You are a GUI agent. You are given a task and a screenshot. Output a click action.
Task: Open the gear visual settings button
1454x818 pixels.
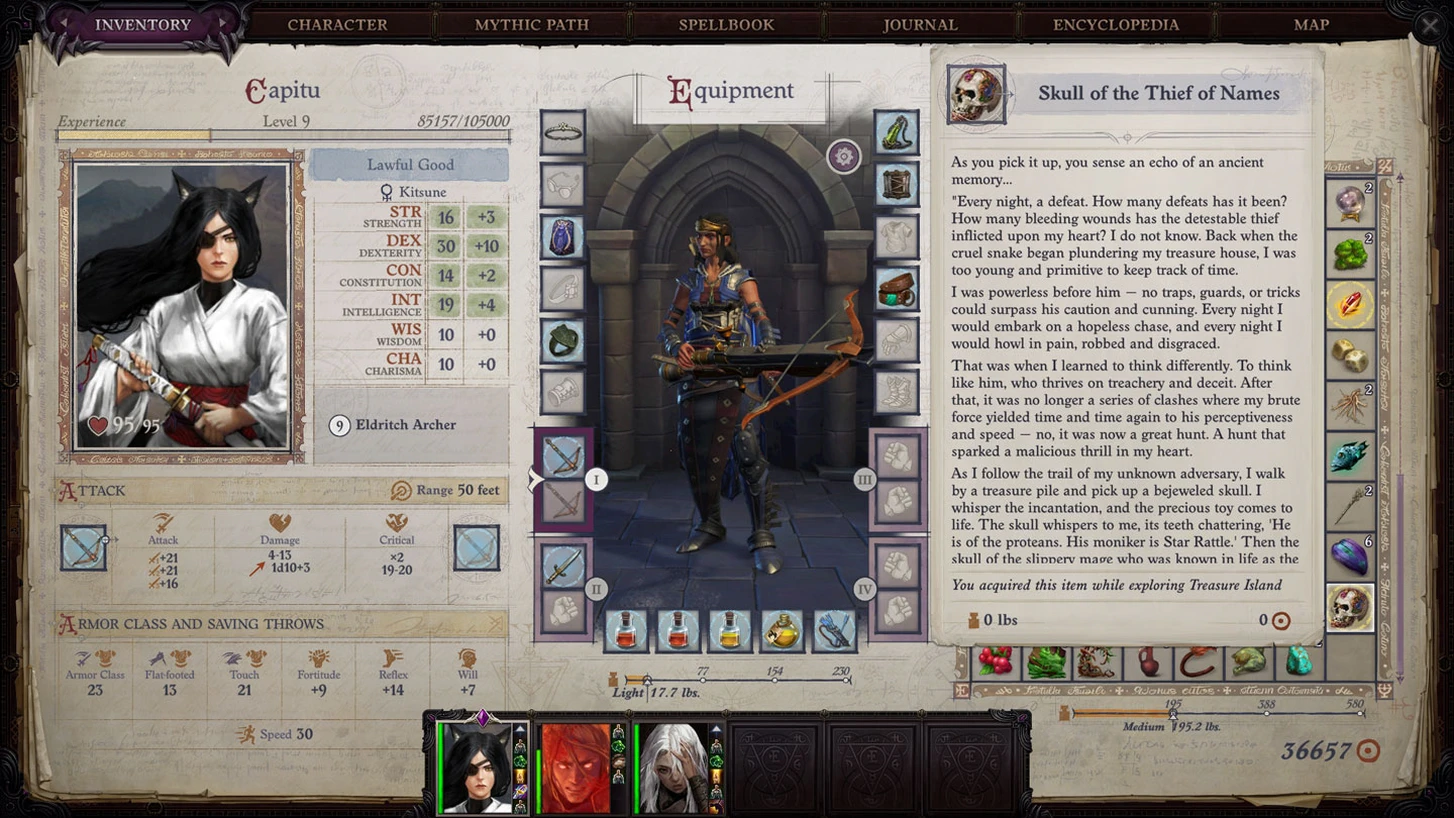coord(844,157)
